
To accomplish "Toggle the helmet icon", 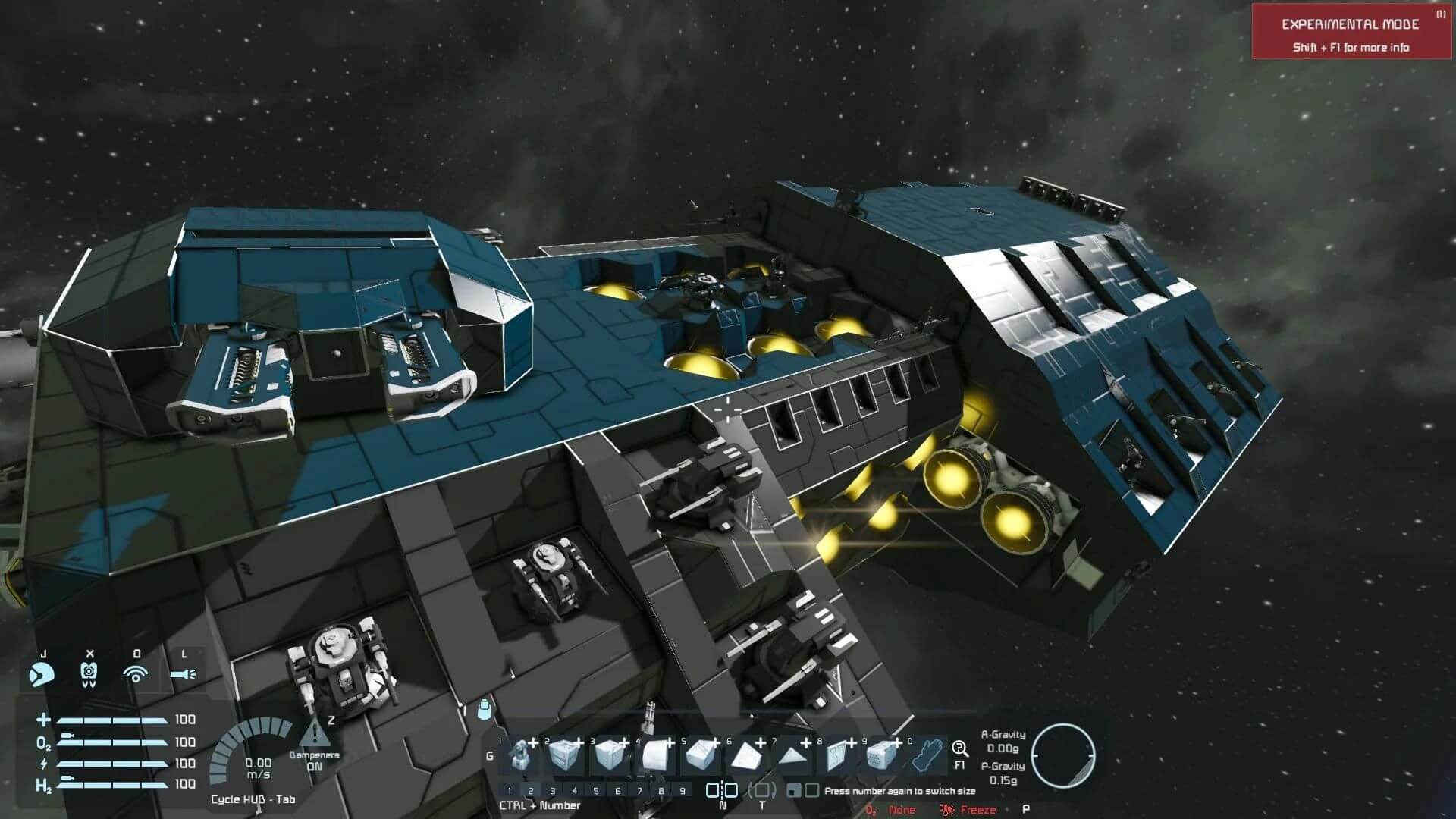I will [x=42, y=673].
